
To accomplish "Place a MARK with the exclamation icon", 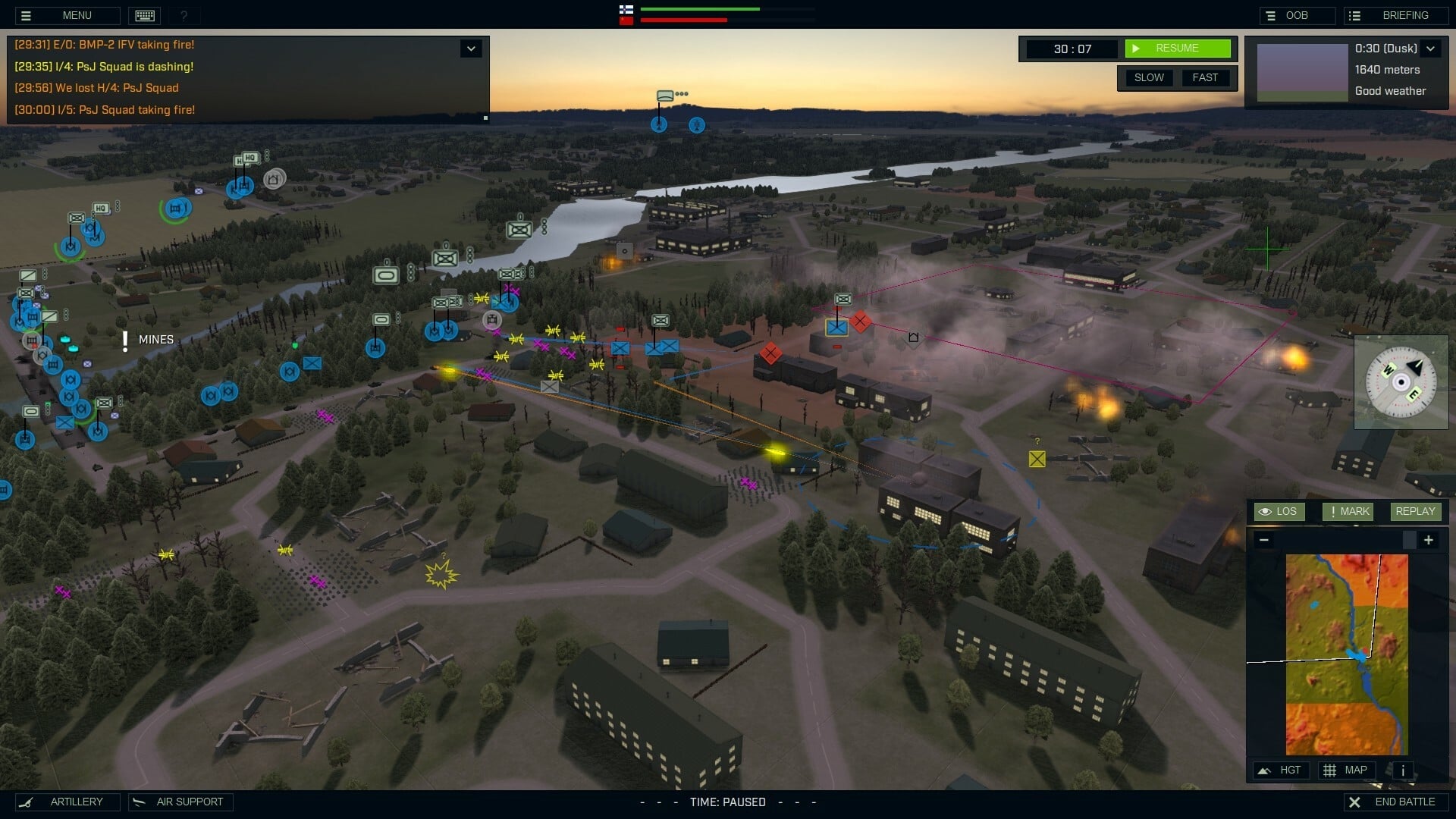I will point(1348,511).
